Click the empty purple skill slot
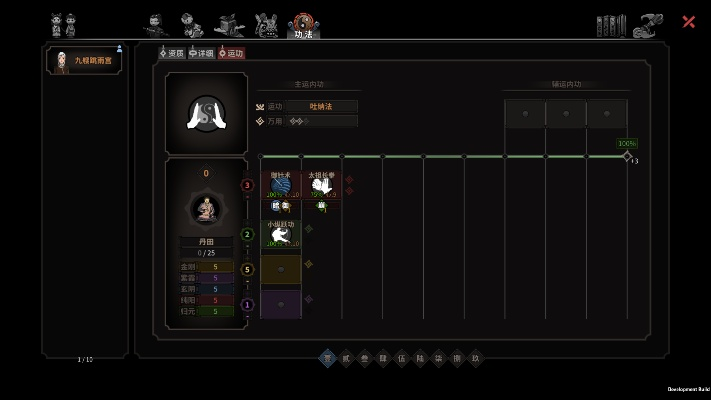711x400 pixels. coord(280,303)
